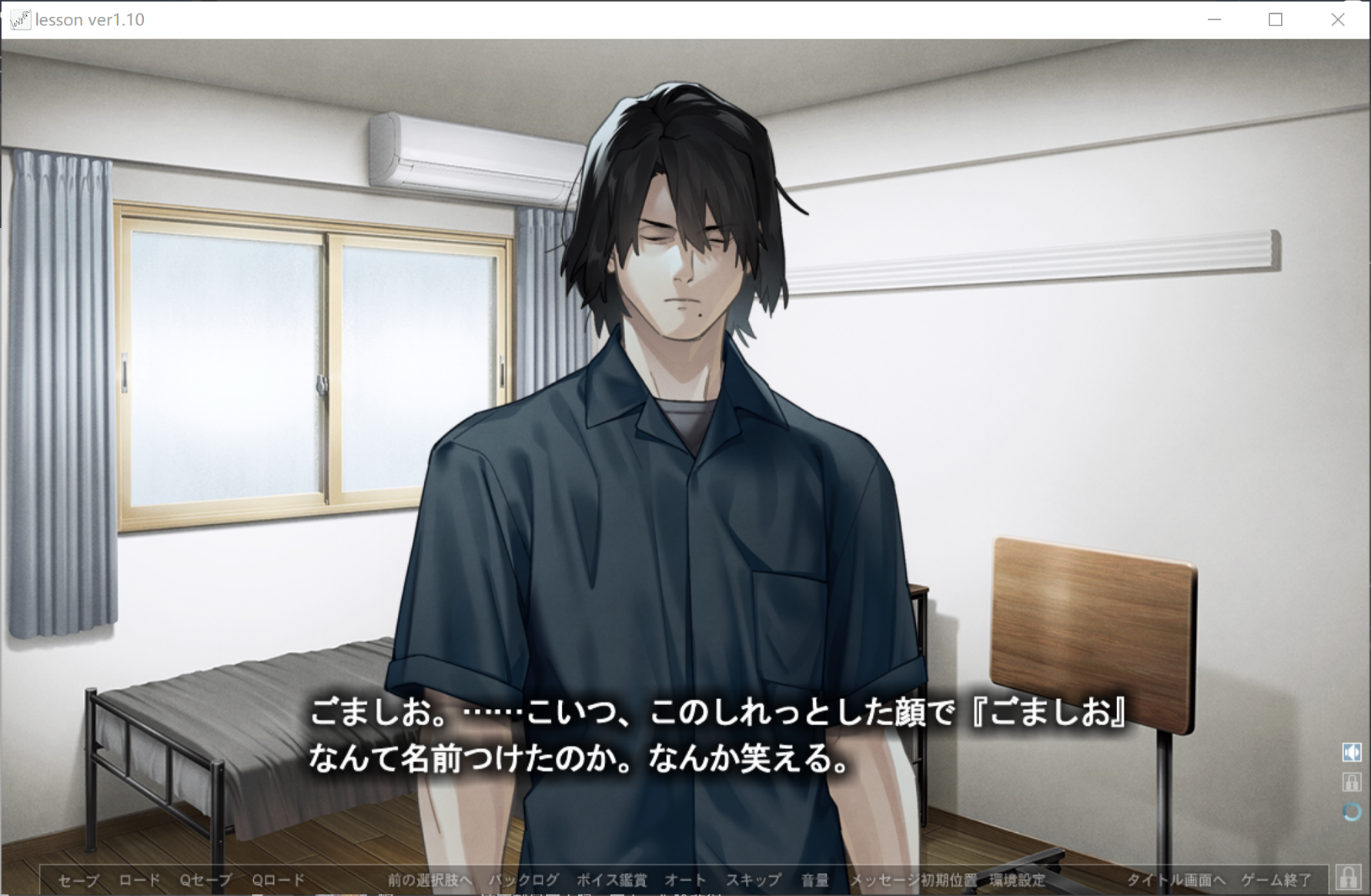Maximize the lesson game window
Viewport: 1371px width, 896px height.
click(1276, 20)
